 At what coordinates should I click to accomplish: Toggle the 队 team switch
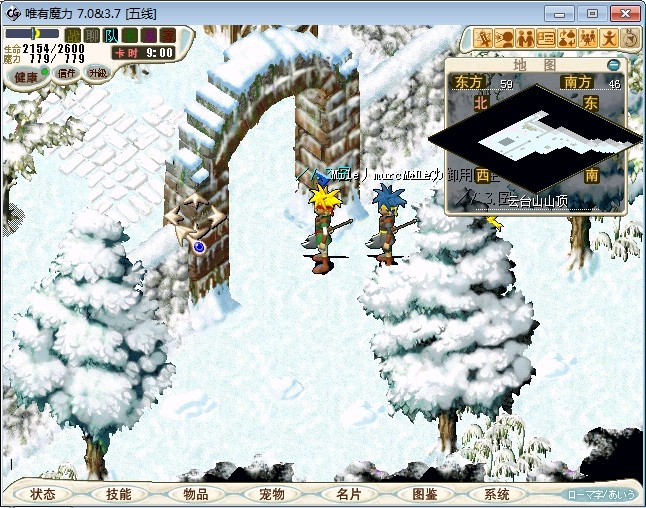click(x=110, y=36)
